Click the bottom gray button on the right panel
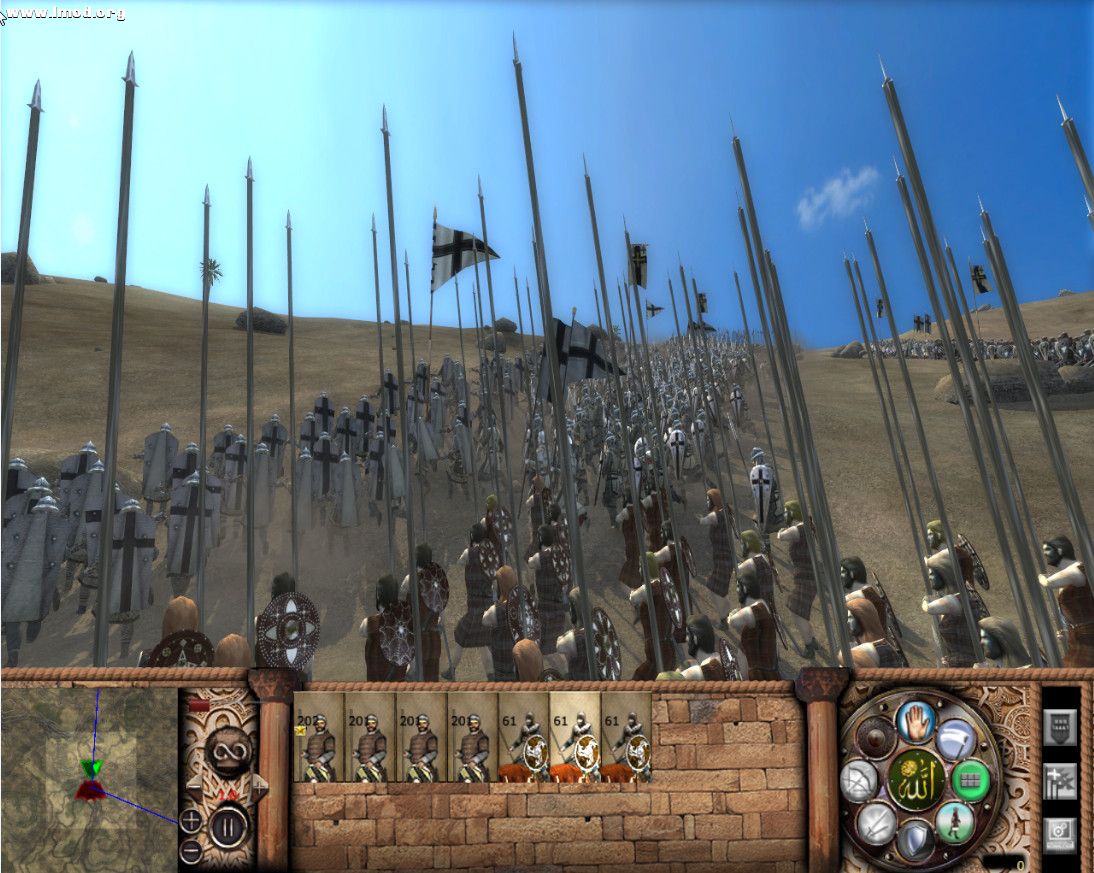Viewport: 1094px width, 873px height. pyautogui.click(x=1060, y=833)
